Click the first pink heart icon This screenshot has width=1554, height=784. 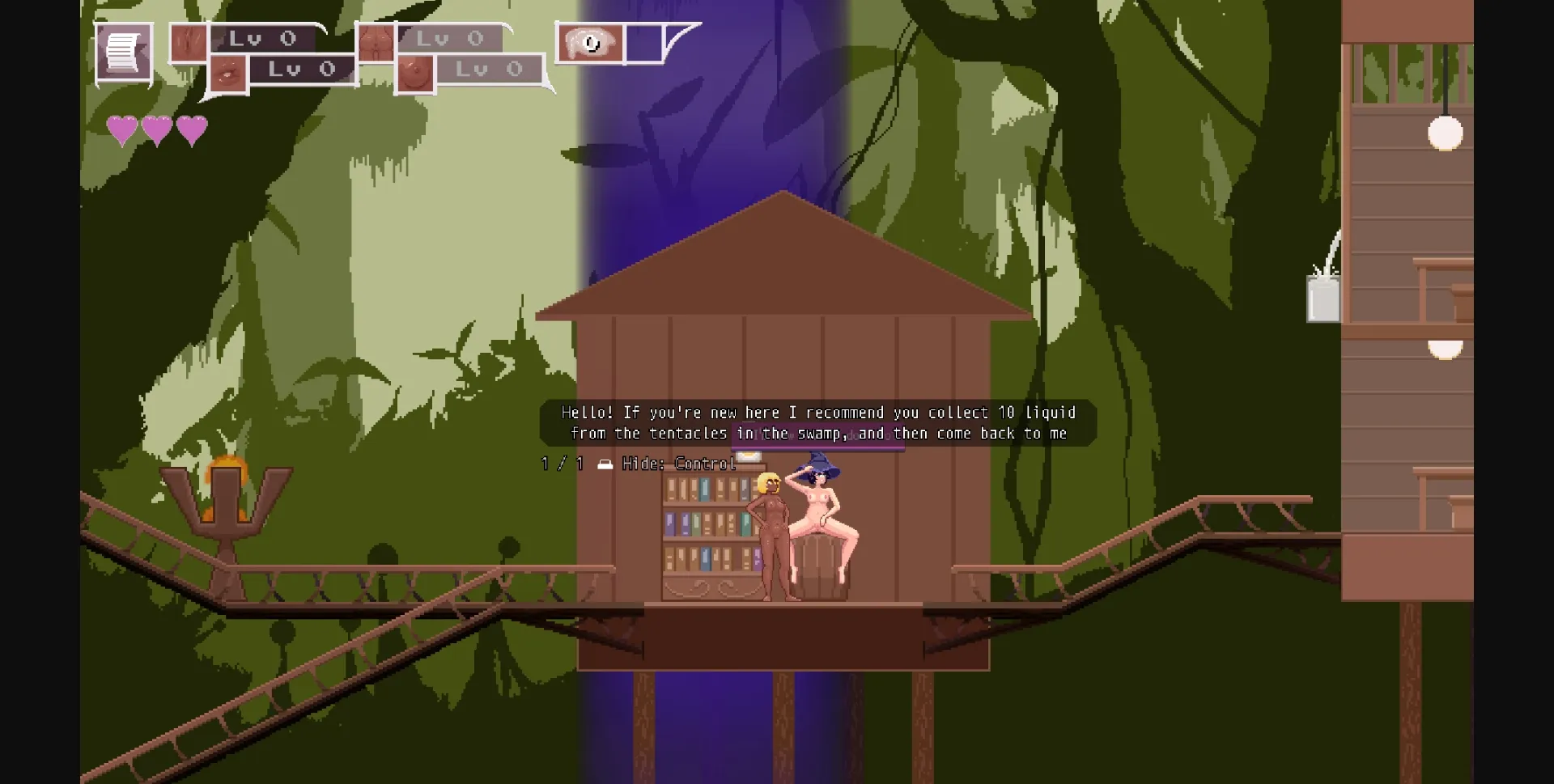(123, 128)
